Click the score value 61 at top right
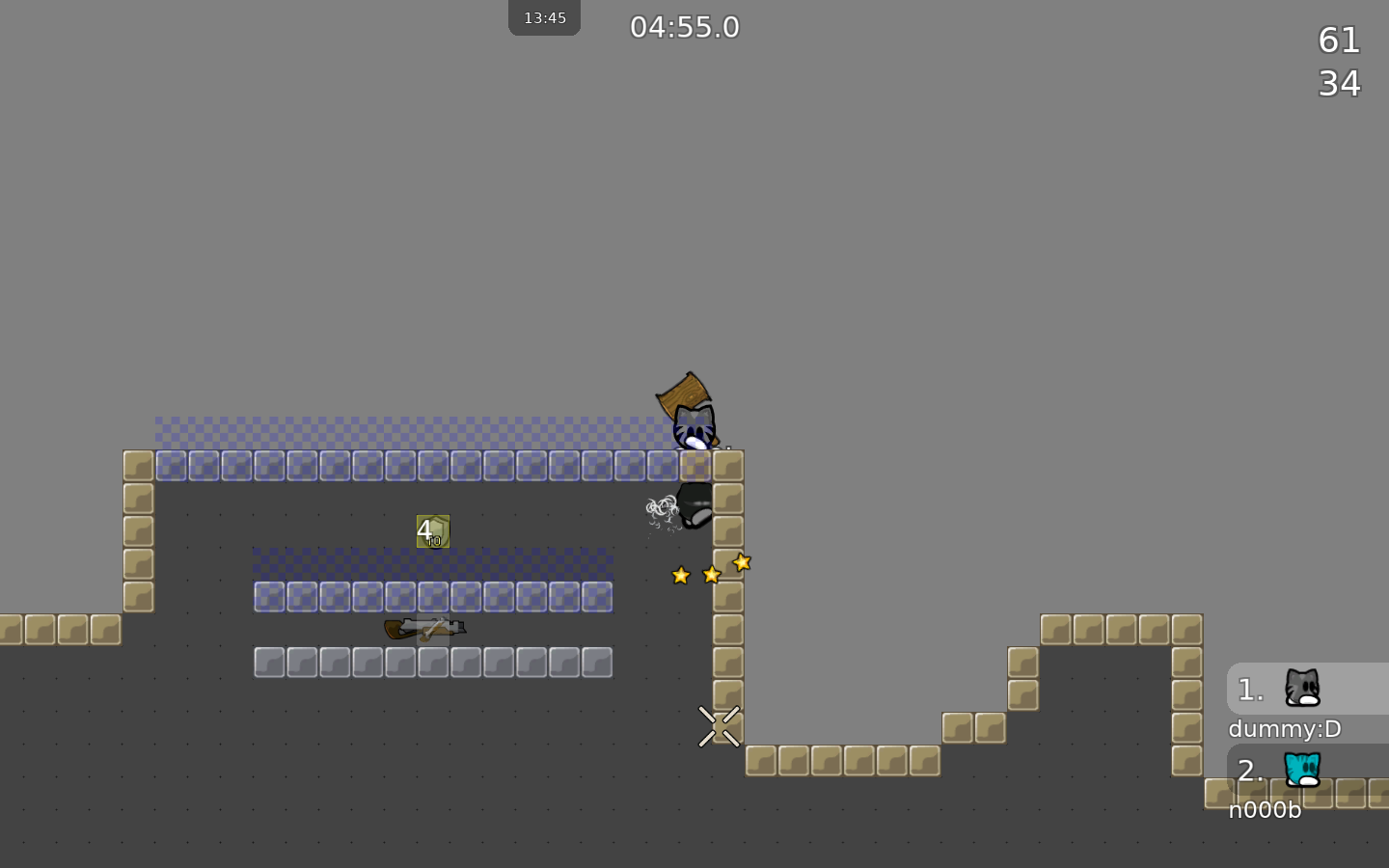This screenshot has width=1389, height=868. [x=1339, y=41]
